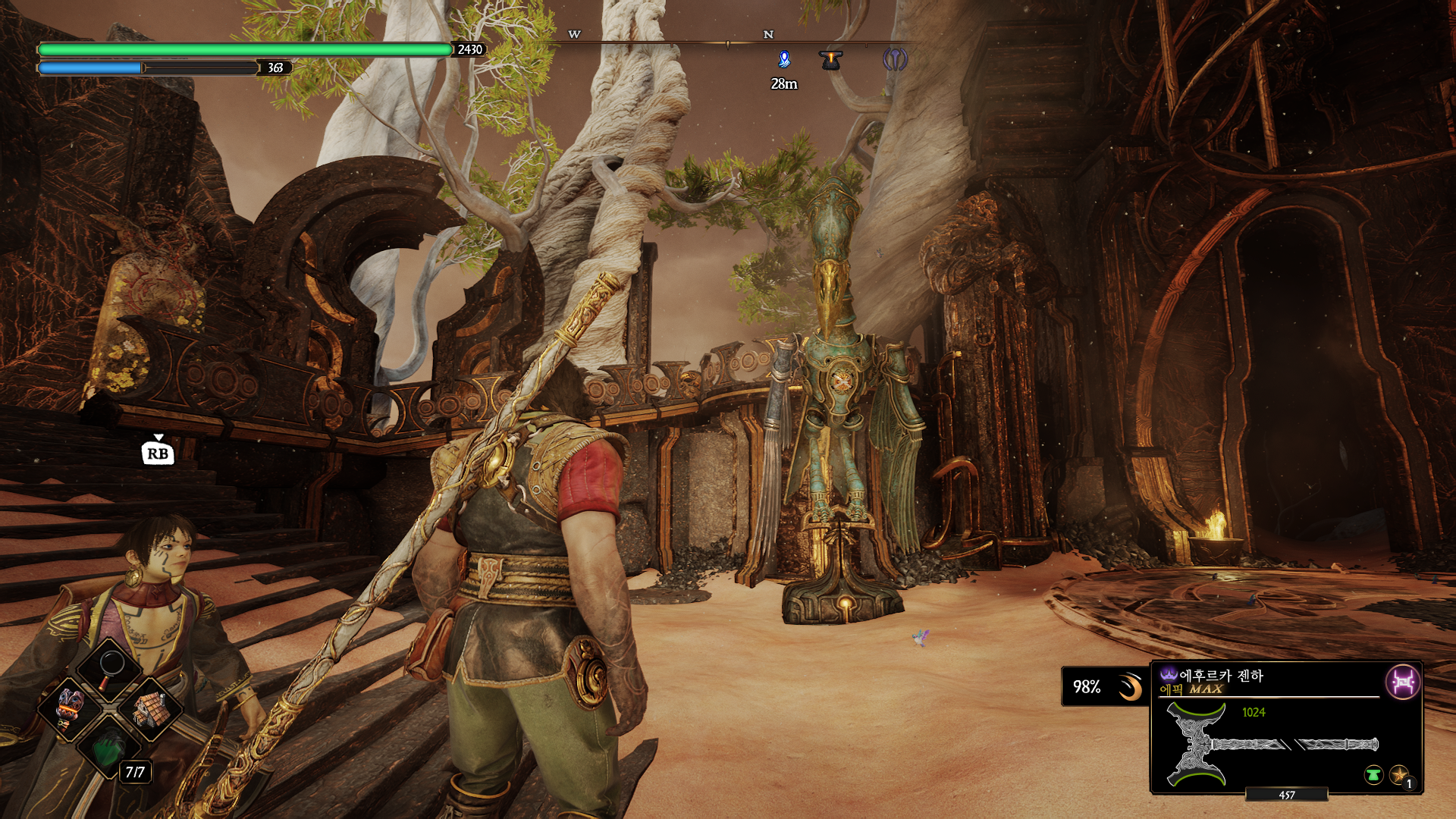Use the green potion quick slot
Screen dimensions: 1456x819
click(x=109, y=749)
